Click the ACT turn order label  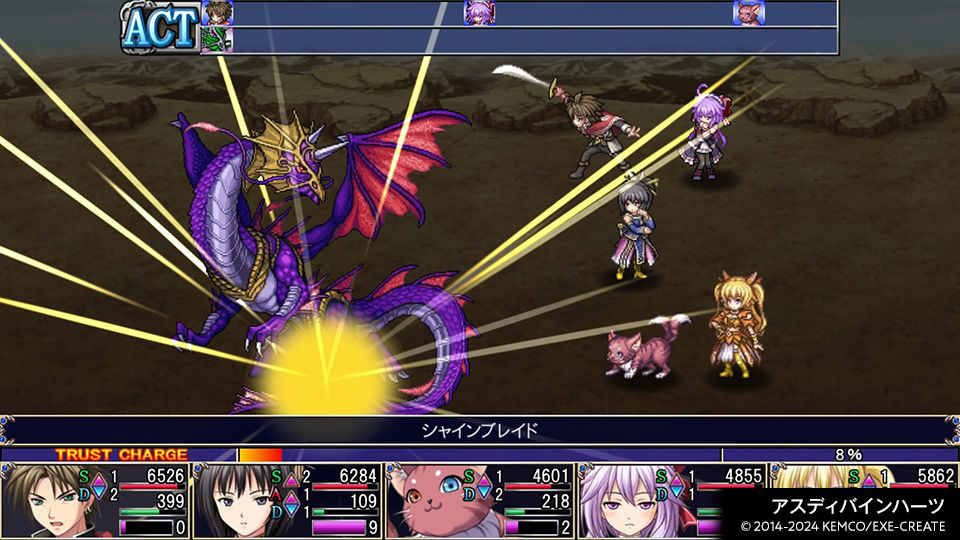[x=160, y=27]
